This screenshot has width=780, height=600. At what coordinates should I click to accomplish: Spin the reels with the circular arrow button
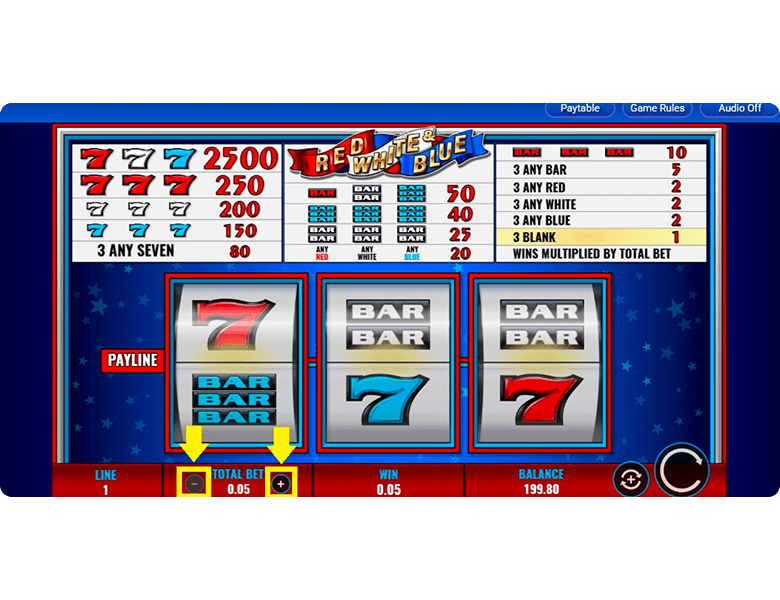(x=682, y=470)
